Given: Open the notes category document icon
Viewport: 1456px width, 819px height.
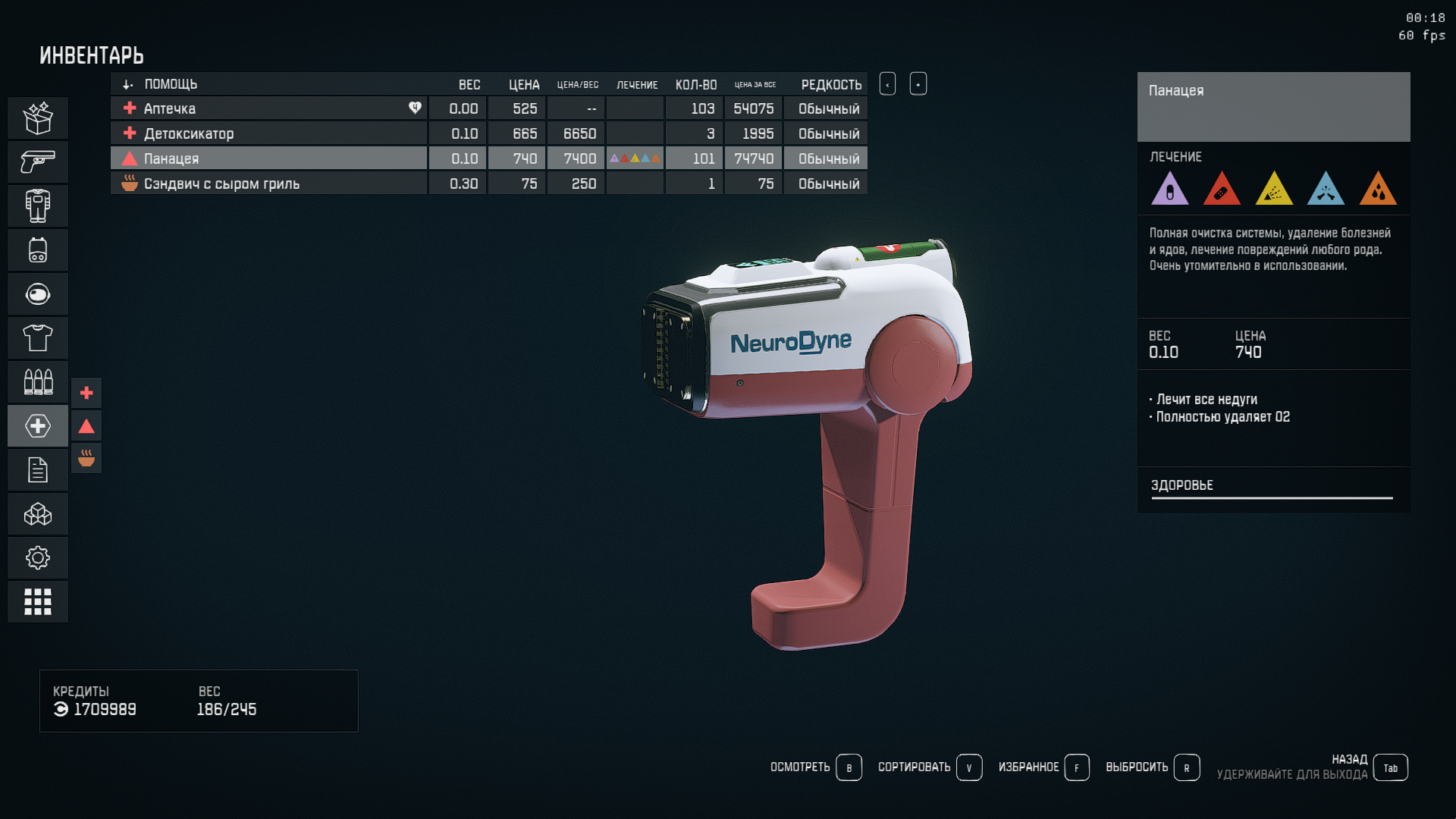Looking at the screenshot, I should tap(38, 470).
